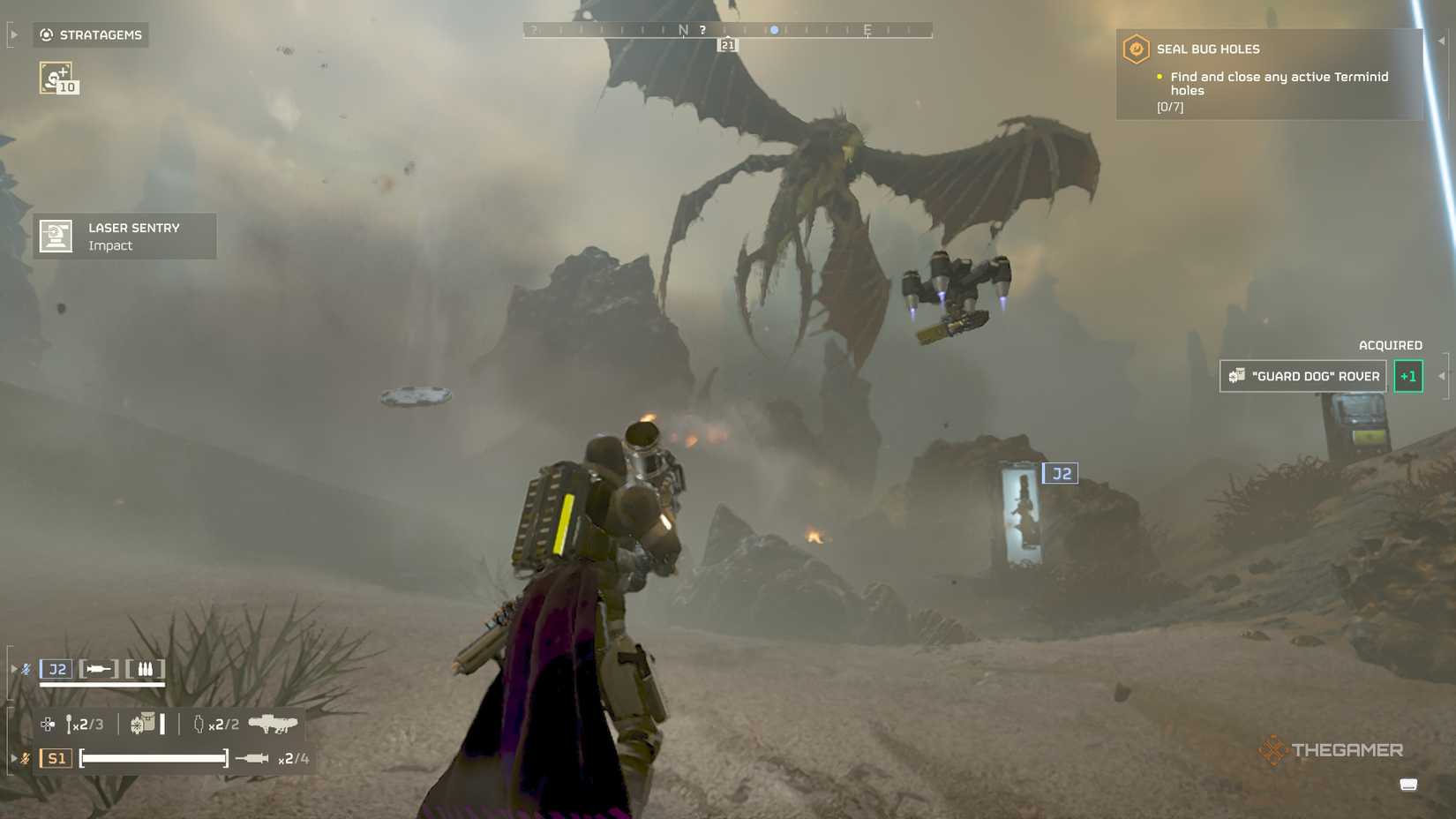The image size is (1456, 819).
Task: Click S1's health bar
Action: 154,757
